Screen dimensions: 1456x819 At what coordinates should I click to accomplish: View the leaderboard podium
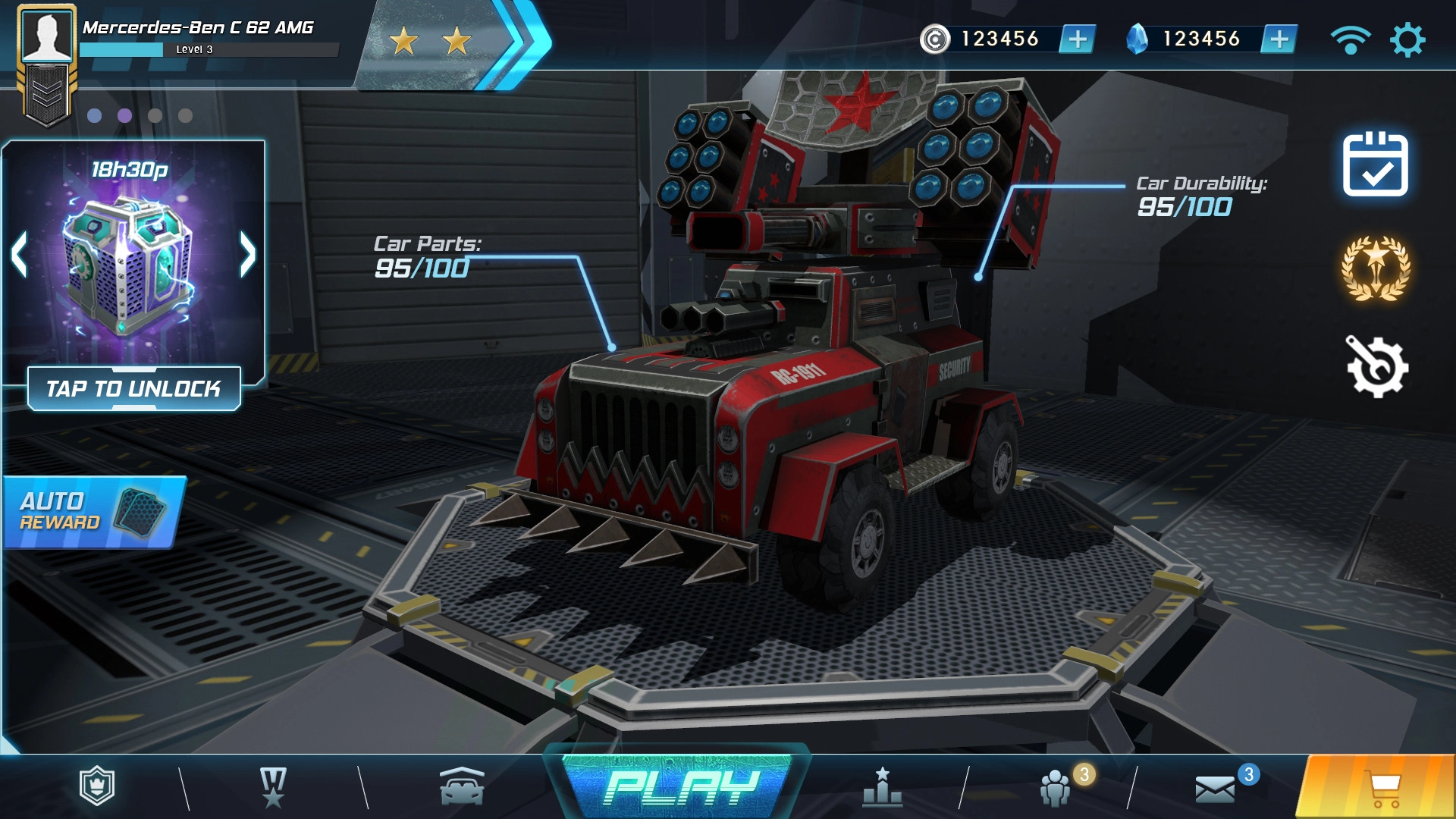click(882, 787)
